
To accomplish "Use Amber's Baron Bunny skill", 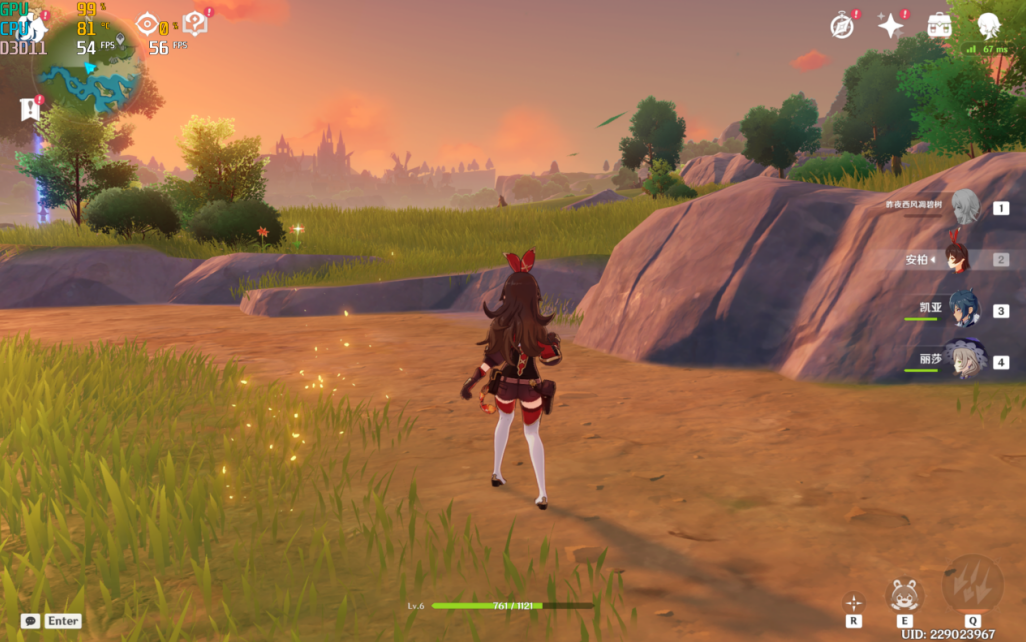I will pos(904,595).
